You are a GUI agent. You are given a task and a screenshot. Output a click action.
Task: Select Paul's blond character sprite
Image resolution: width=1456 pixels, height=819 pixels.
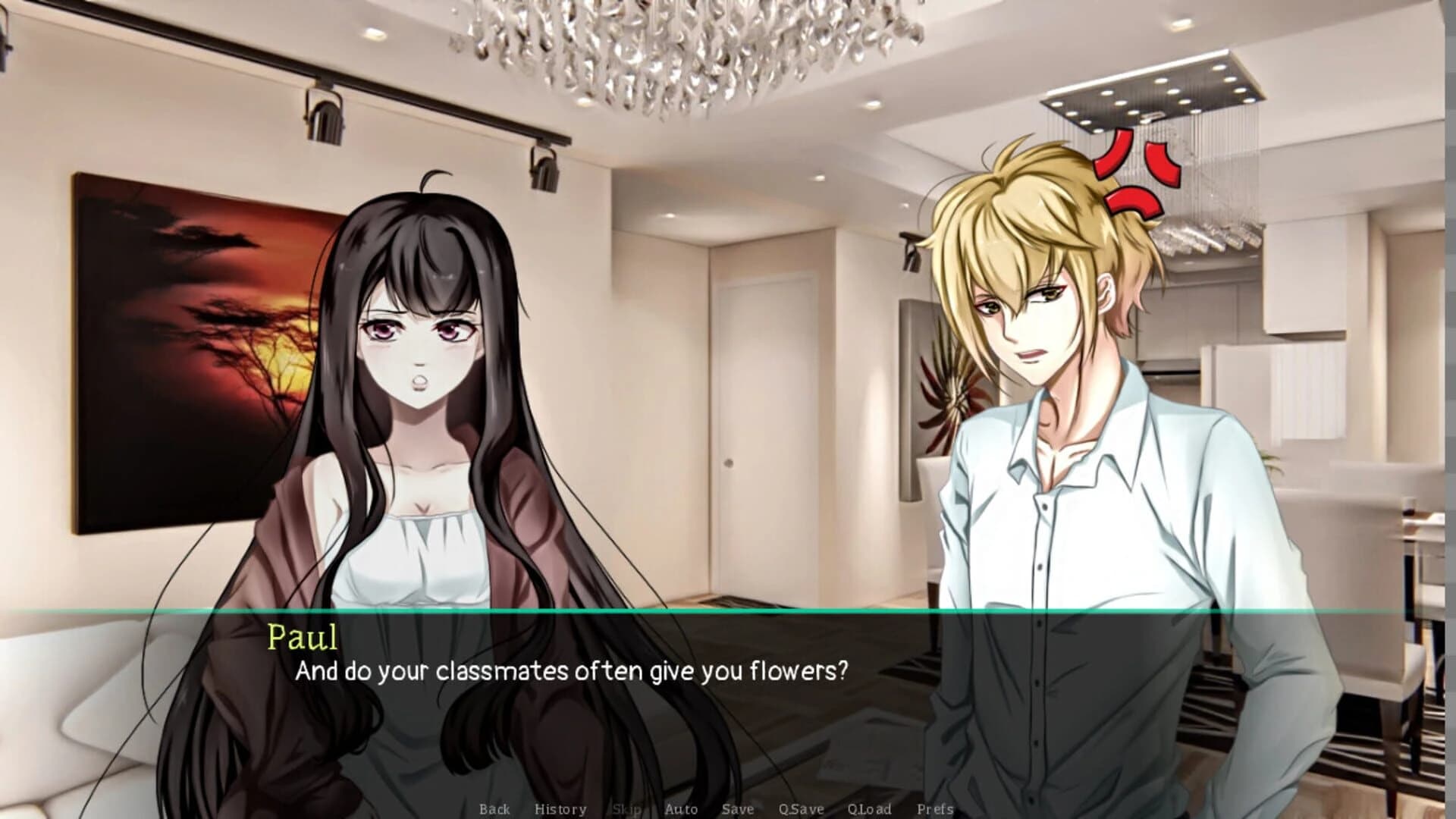(x=1046, y=379)
